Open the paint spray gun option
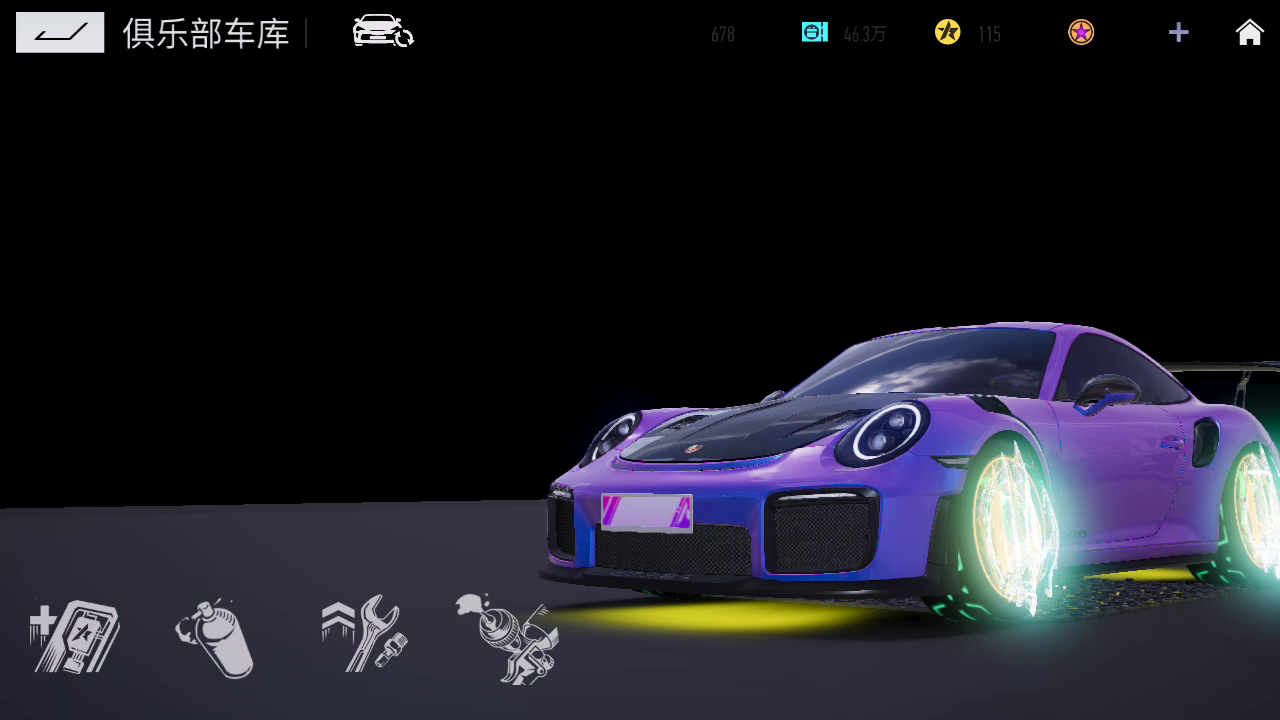 pyautogui.click(x=507, y=638)
